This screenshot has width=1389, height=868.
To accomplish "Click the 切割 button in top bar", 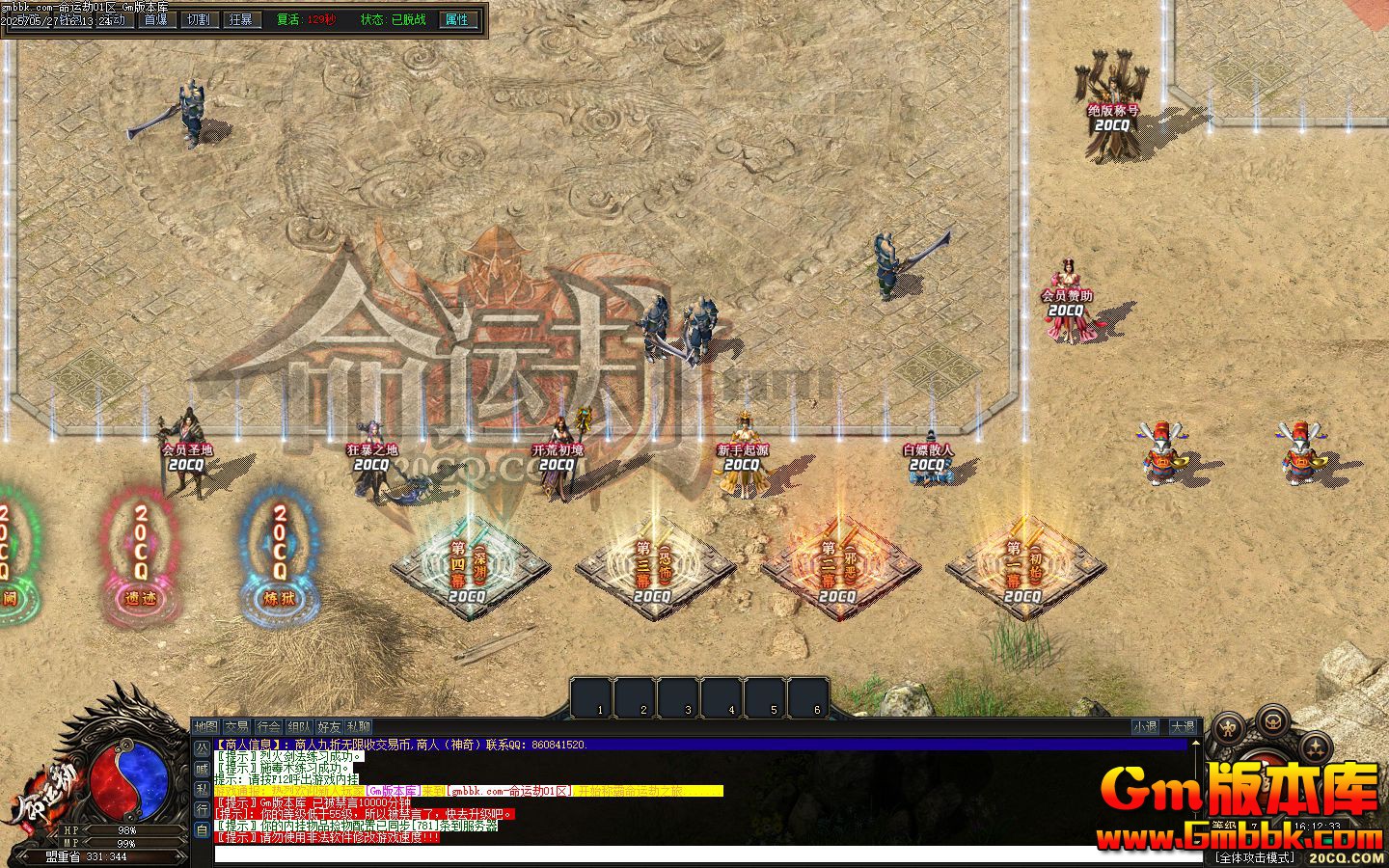I will [x=197, y=19].
